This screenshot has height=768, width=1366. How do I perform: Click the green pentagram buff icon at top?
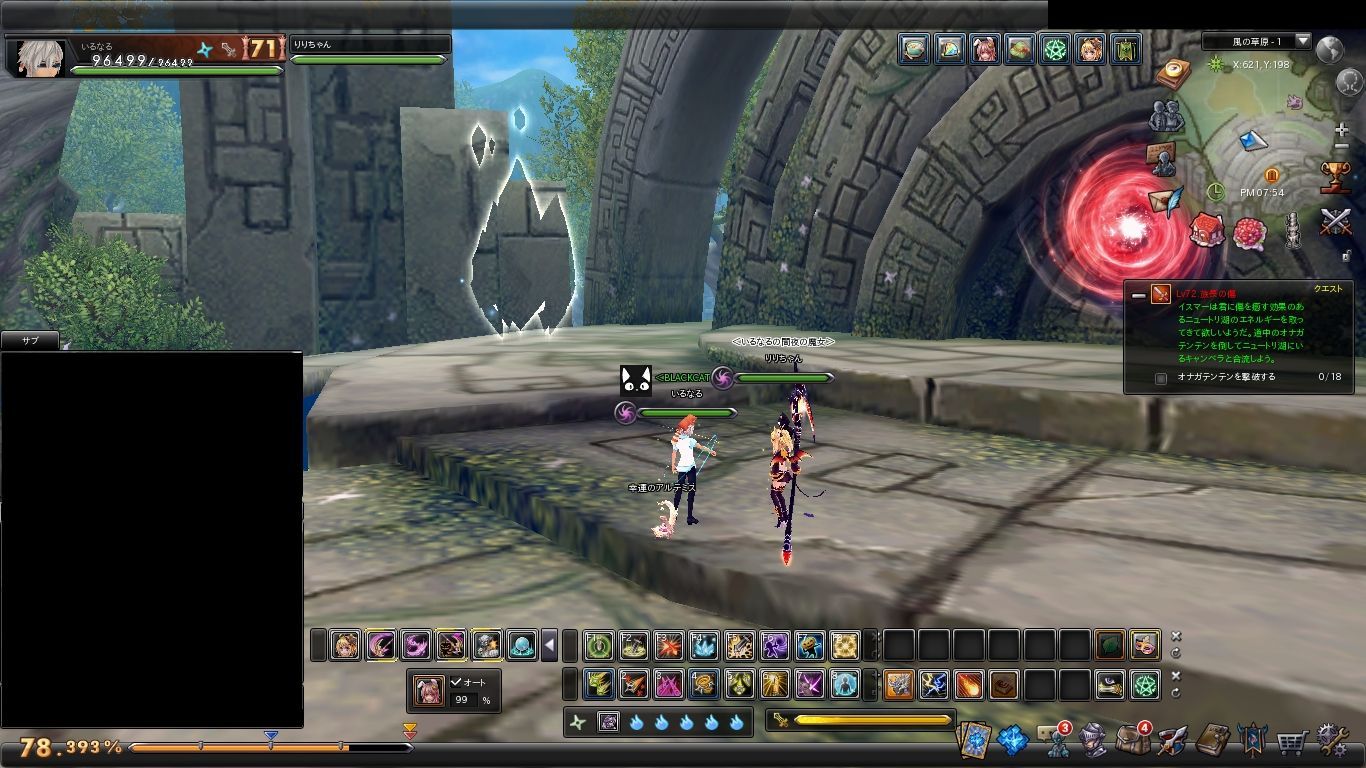1055,49
